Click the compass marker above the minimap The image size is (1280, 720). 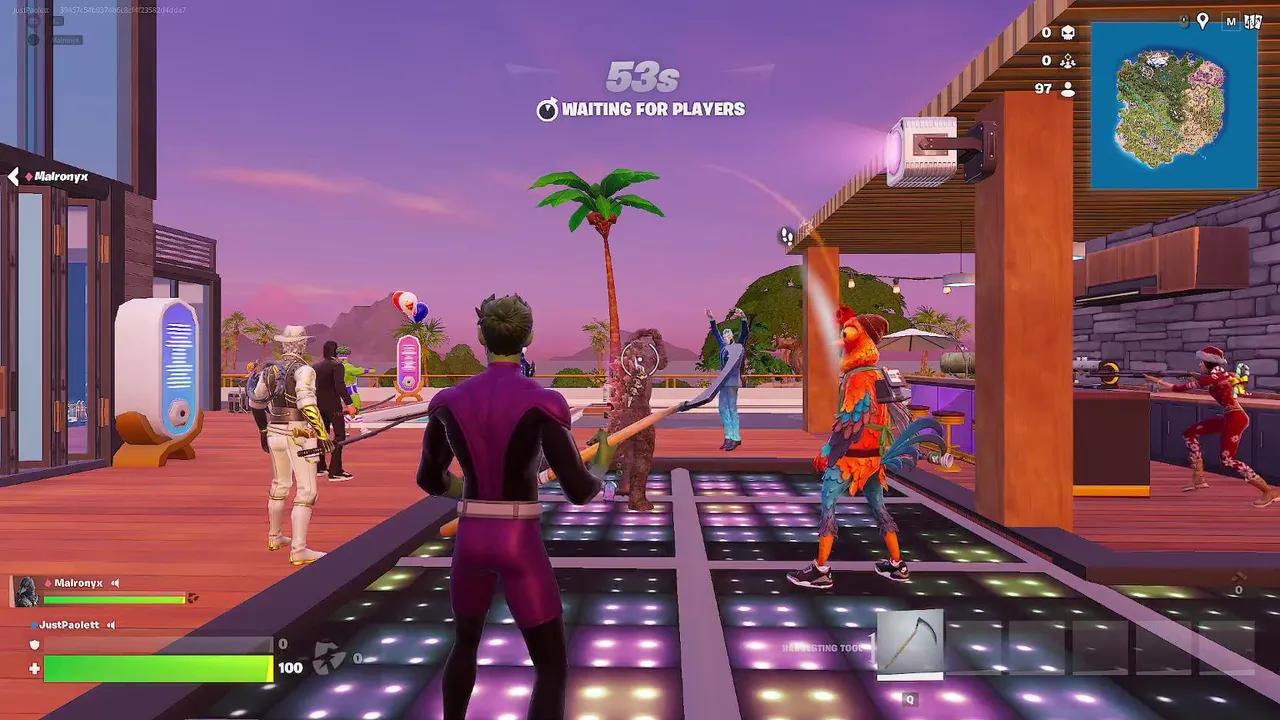pos(1183,21)
